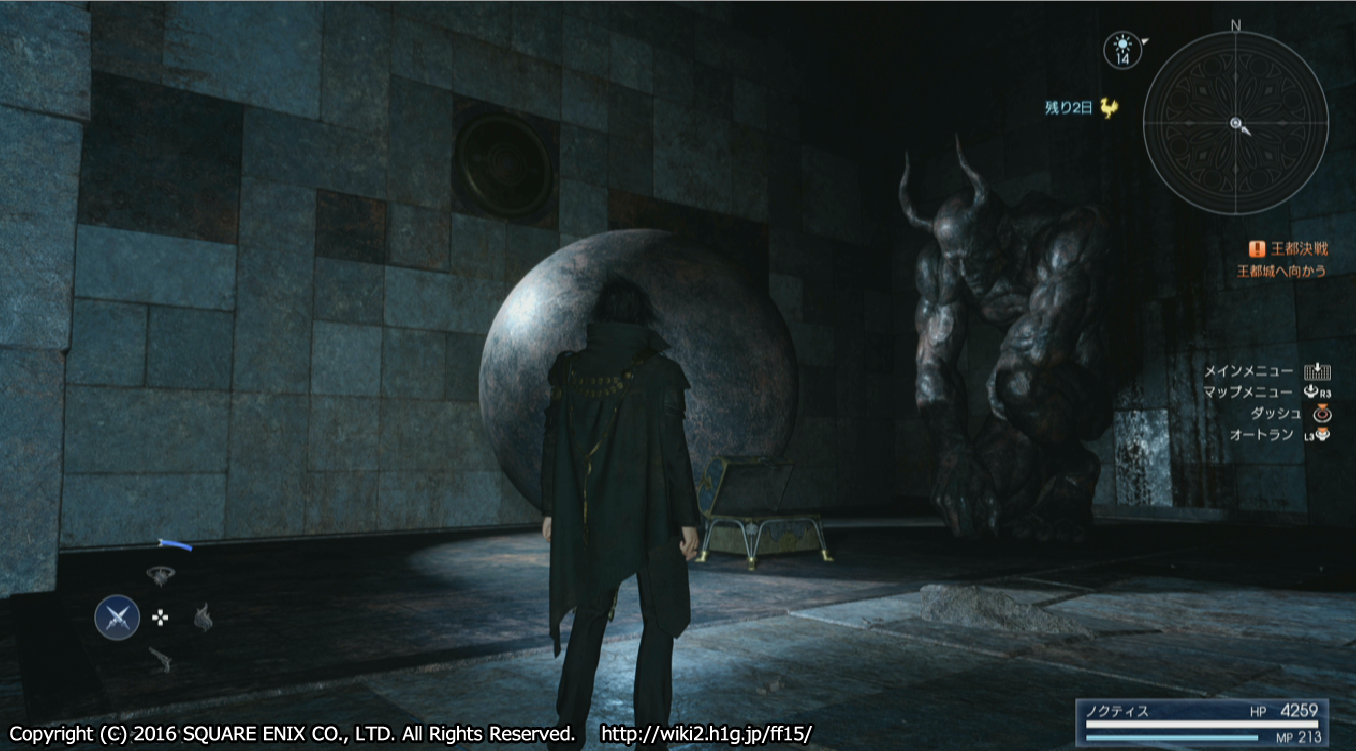This screenshot has height=751, width=1356.
Task: Select the crossed daggers weapon slot
Action: coord(117,617)
